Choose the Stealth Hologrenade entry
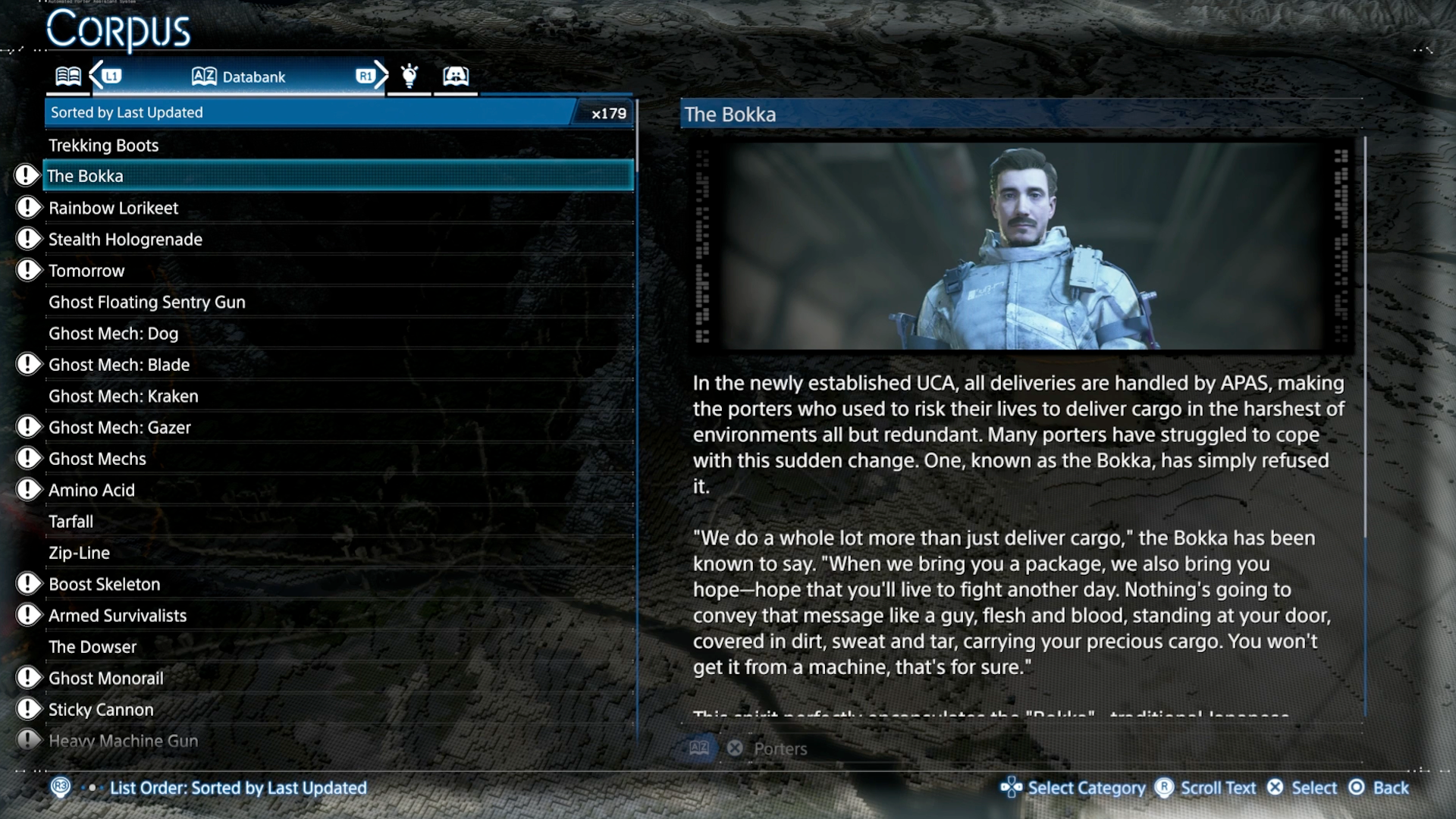The width and height of the screenshot is (1456, 819). coord(125,240)
